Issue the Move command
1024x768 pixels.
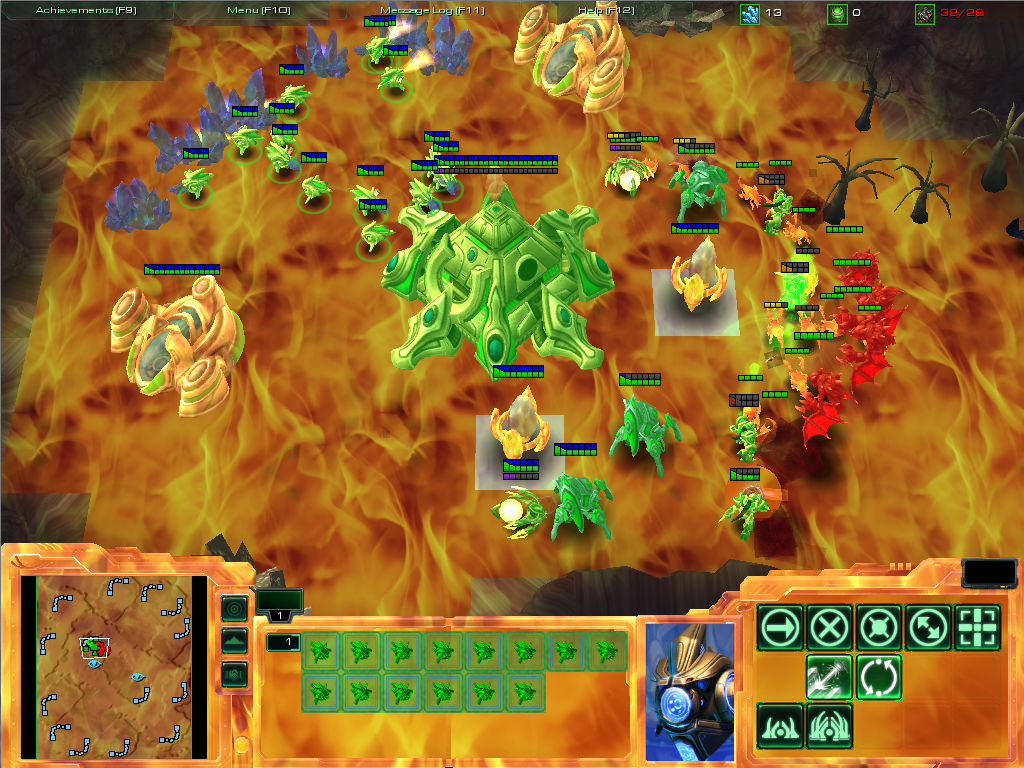pyautogui.click(x=781, y=628)
